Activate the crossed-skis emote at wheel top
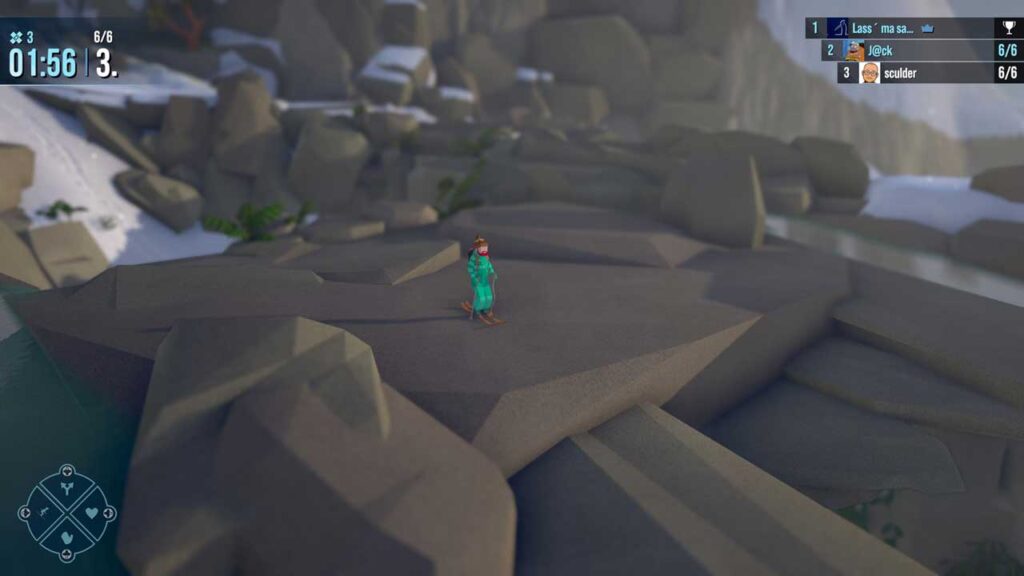1024x576 pixels. (67, 489)
